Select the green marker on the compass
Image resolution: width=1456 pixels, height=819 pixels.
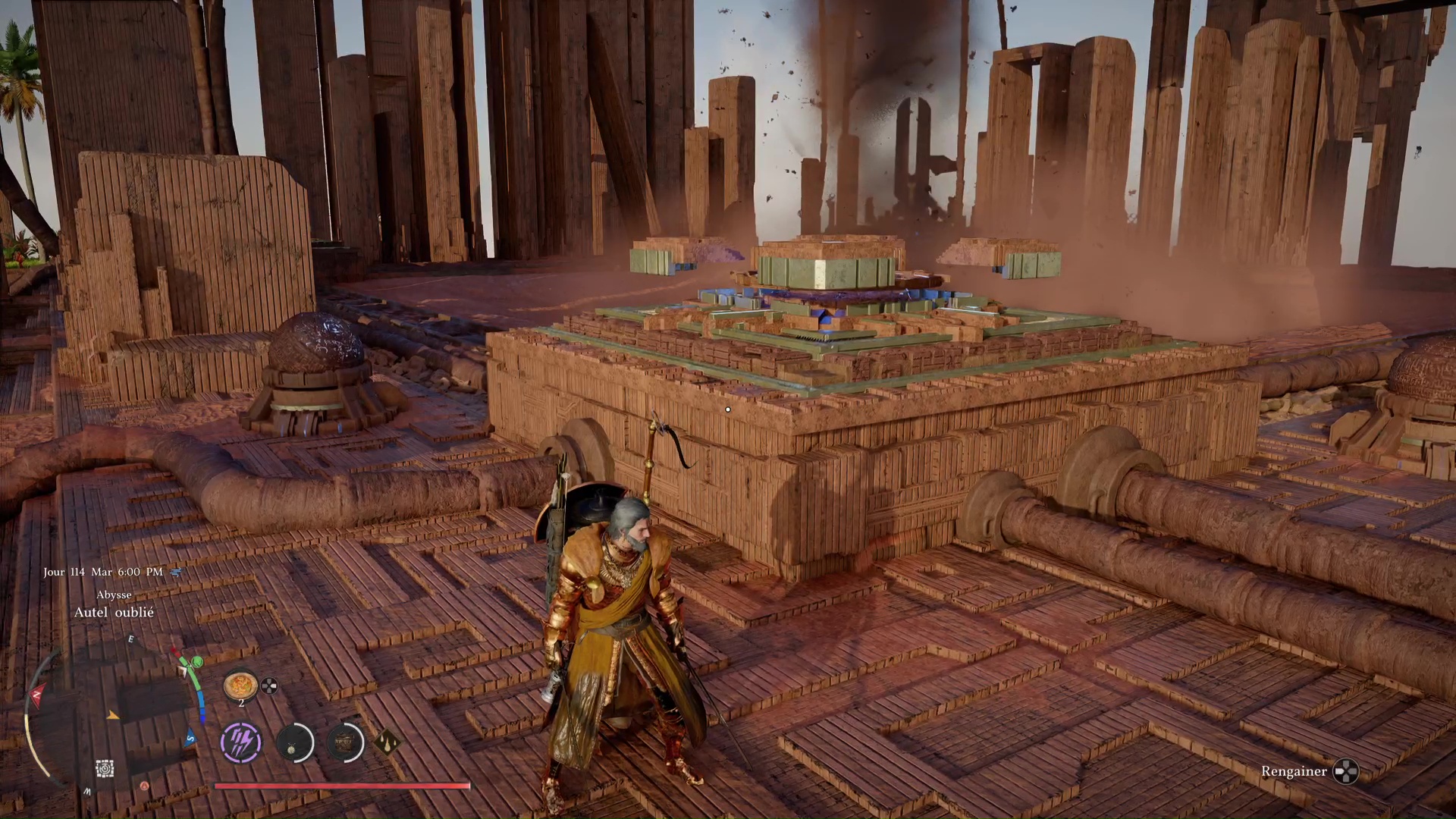tap(196, 662)
